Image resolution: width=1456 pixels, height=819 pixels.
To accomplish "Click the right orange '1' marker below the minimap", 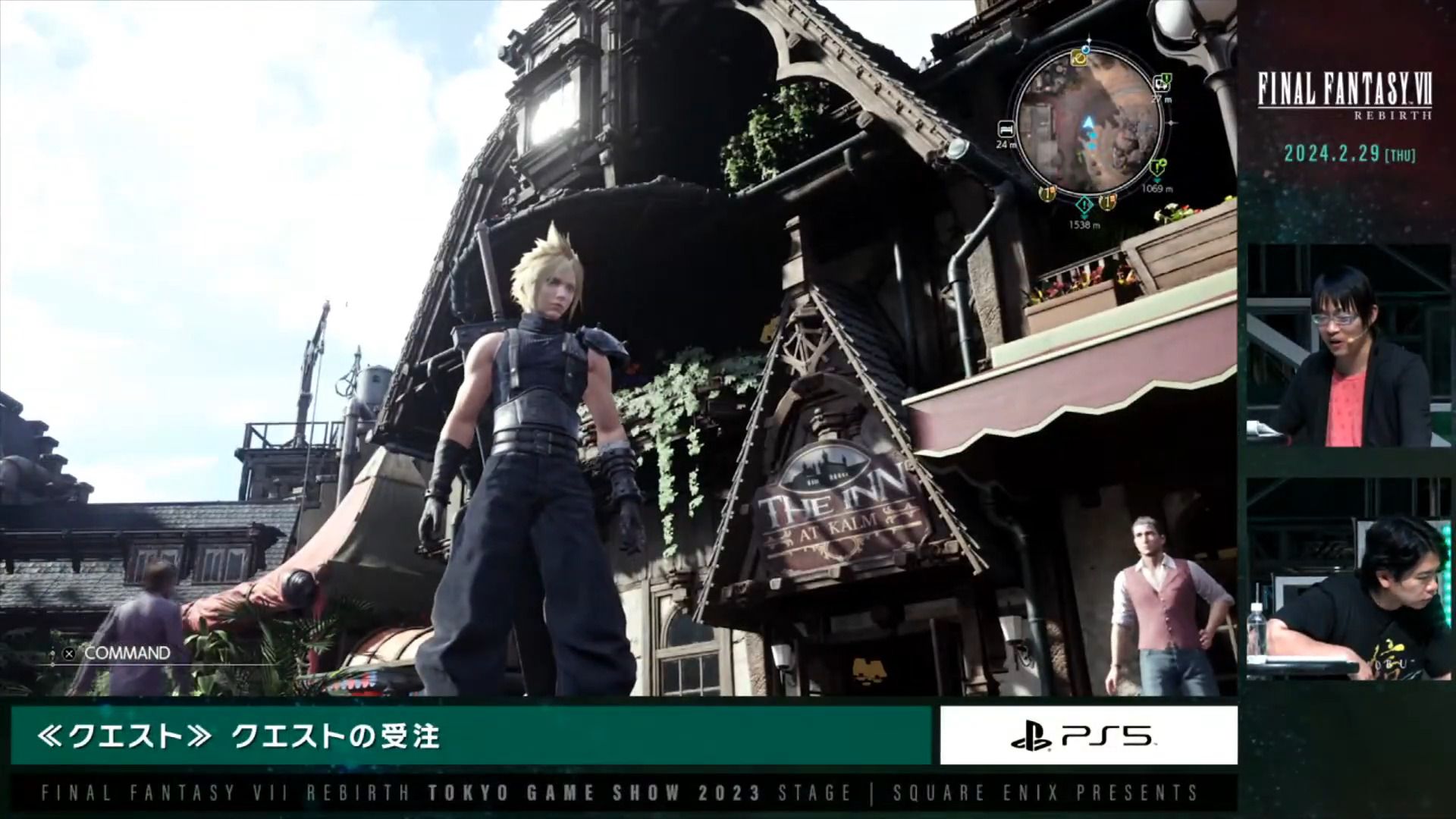I will click(1107, 201).
